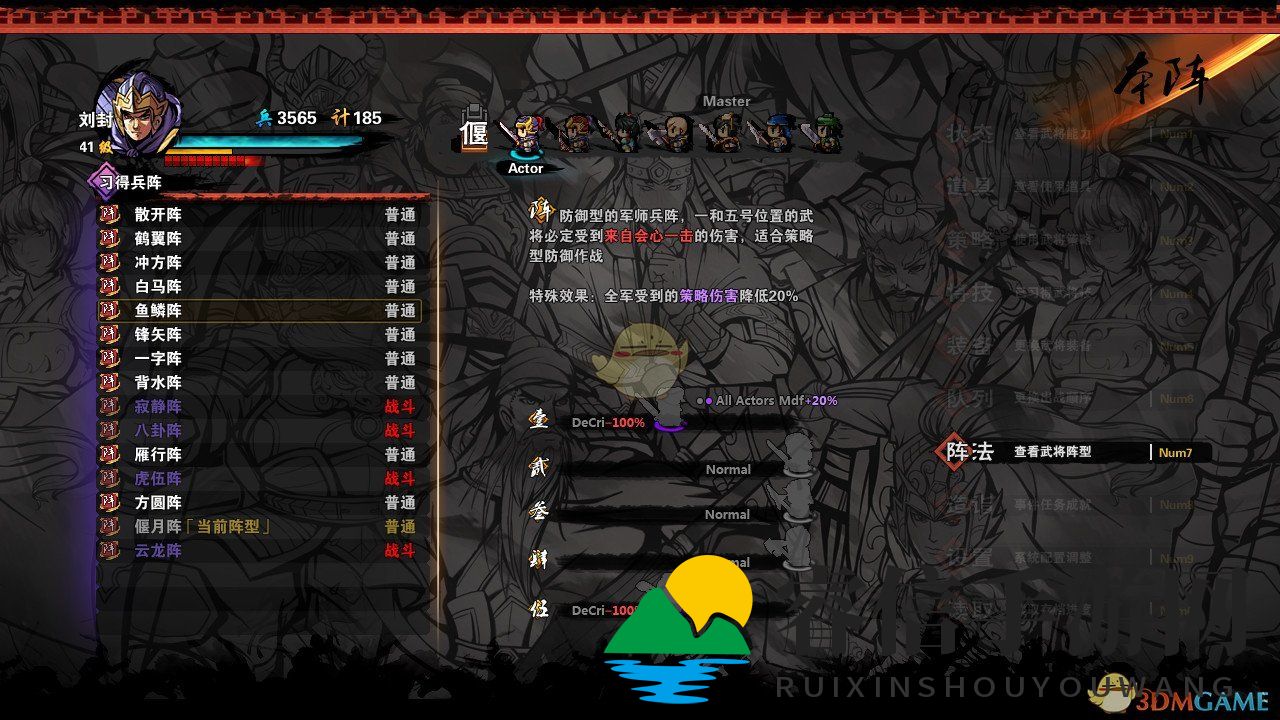Click the 计 strategy icon next to 185
This screenshot has width=1280, height=720.
pyautogui.click(x=341, y=118)
